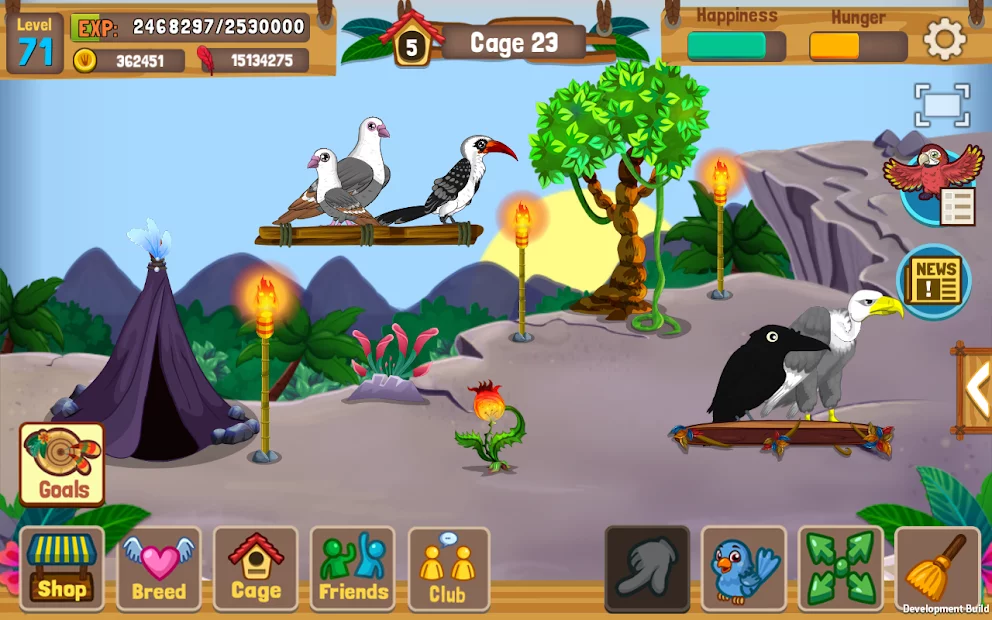
Task: Open the Breed menu
Action: click(x=159, y=568)
